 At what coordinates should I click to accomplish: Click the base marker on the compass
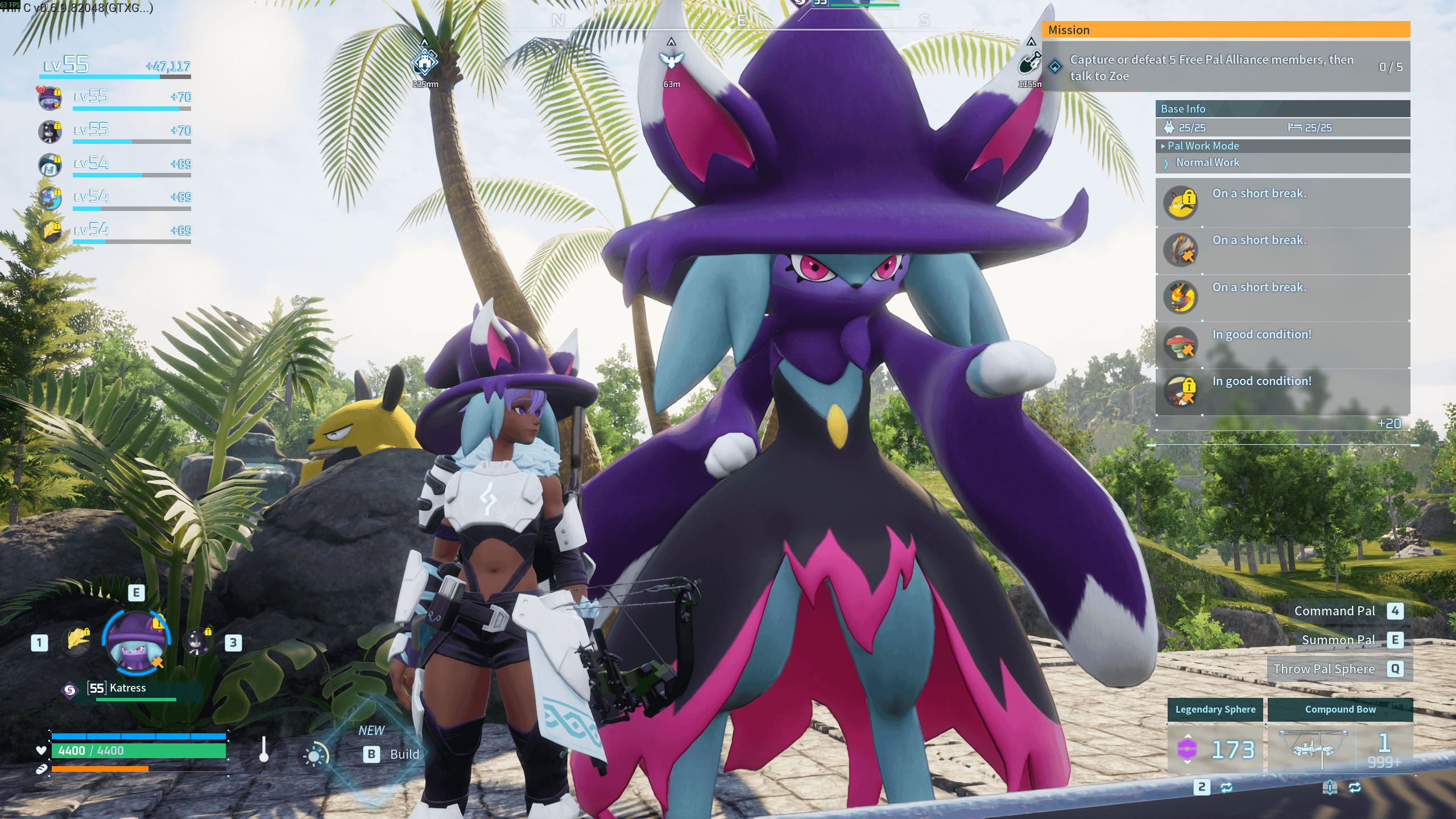(x=425, y=62)
